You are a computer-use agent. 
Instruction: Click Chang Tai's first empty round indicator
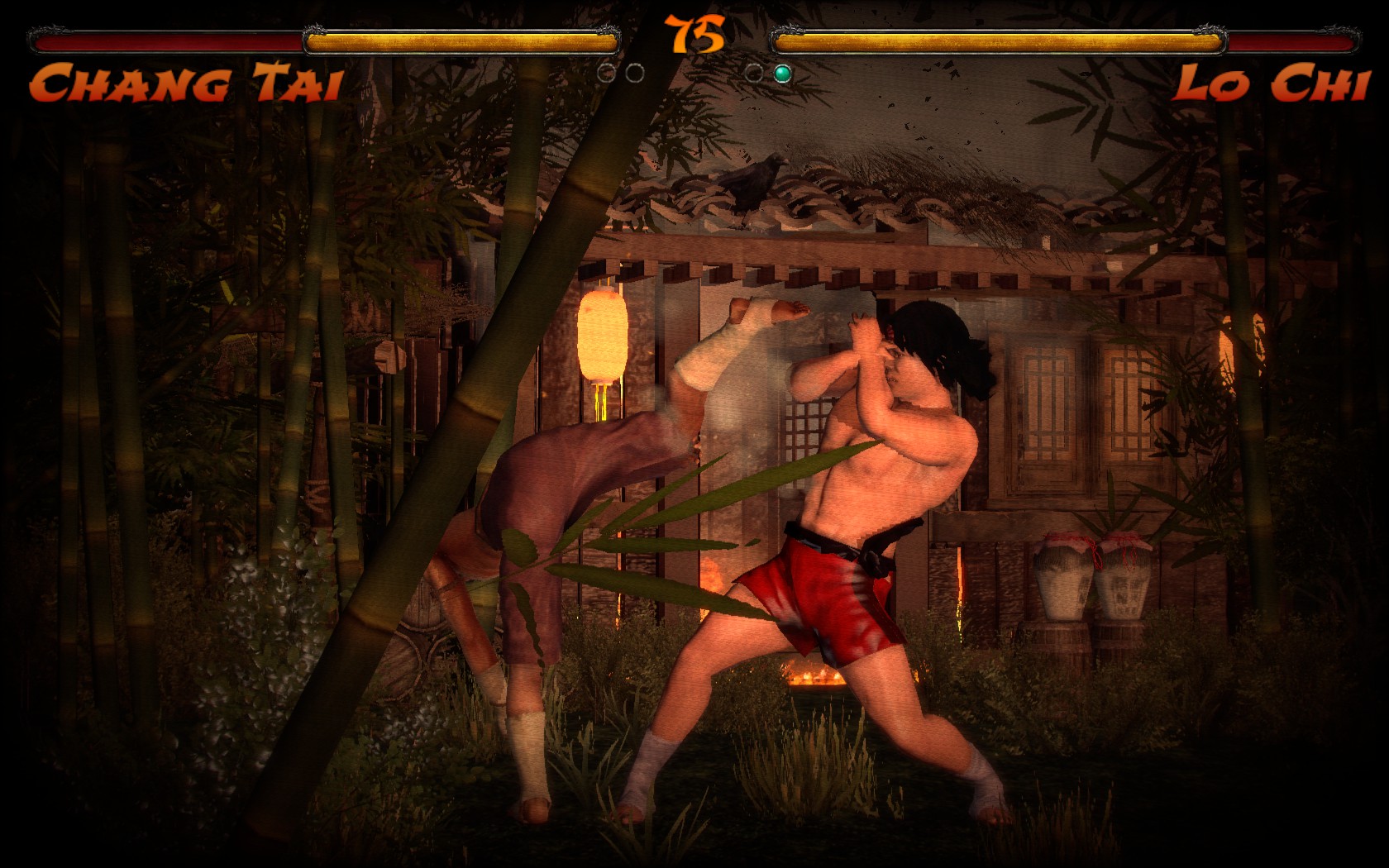(x=606, y=73)
